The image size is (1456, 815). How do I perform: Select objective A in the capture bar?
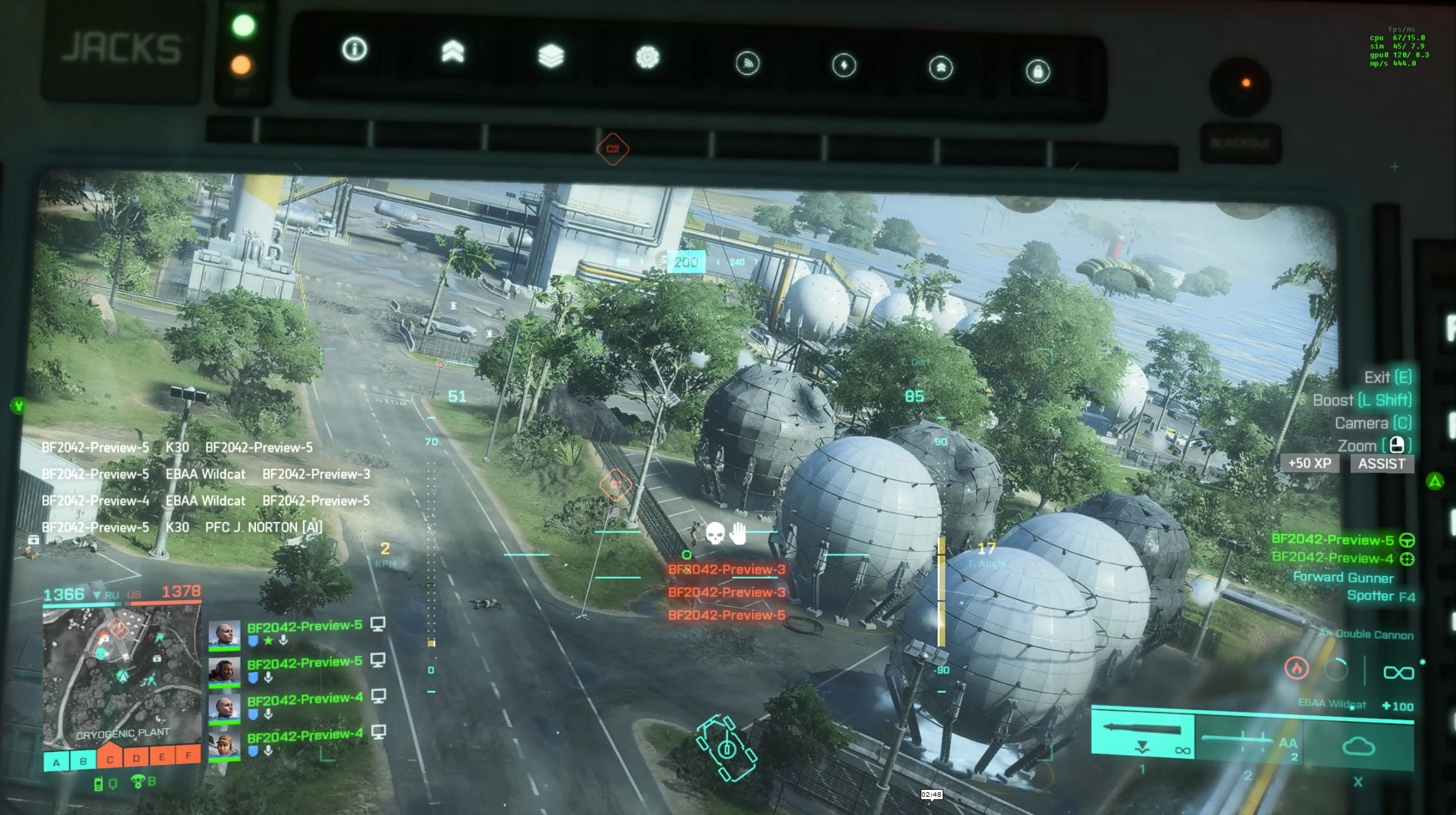57,762
